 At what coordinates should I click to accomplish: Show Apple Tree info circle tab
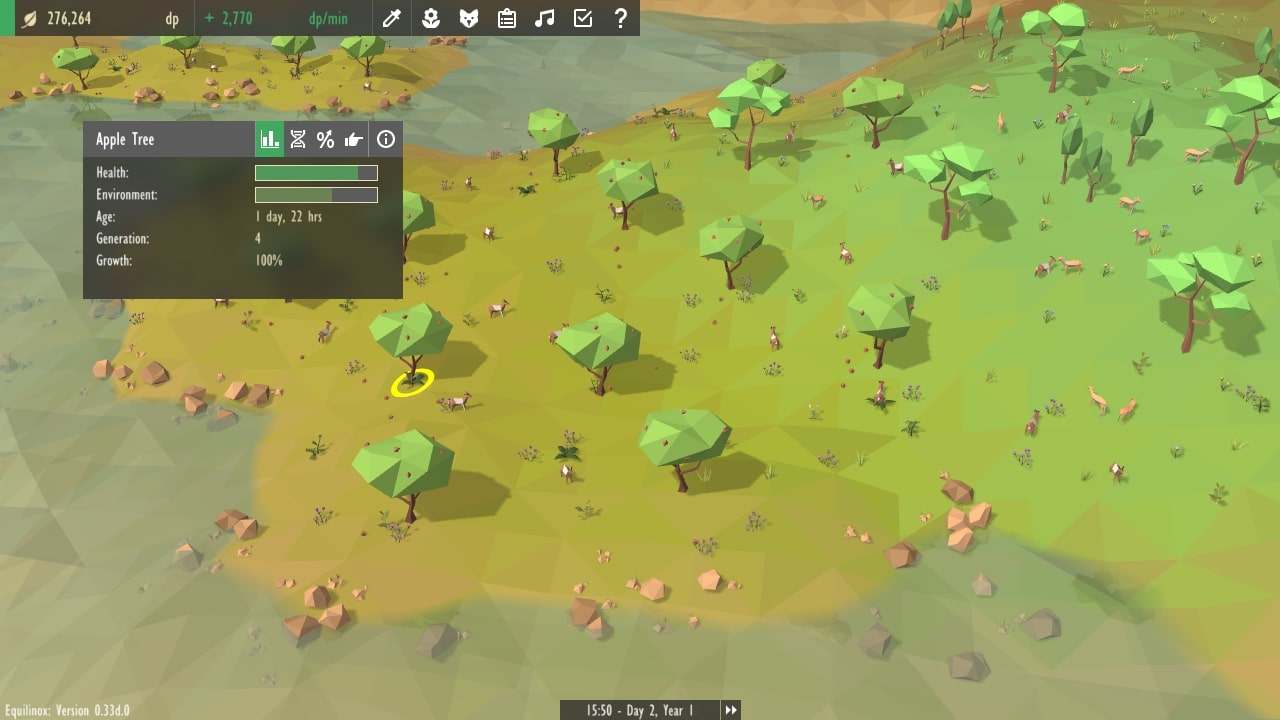(386, 139)
